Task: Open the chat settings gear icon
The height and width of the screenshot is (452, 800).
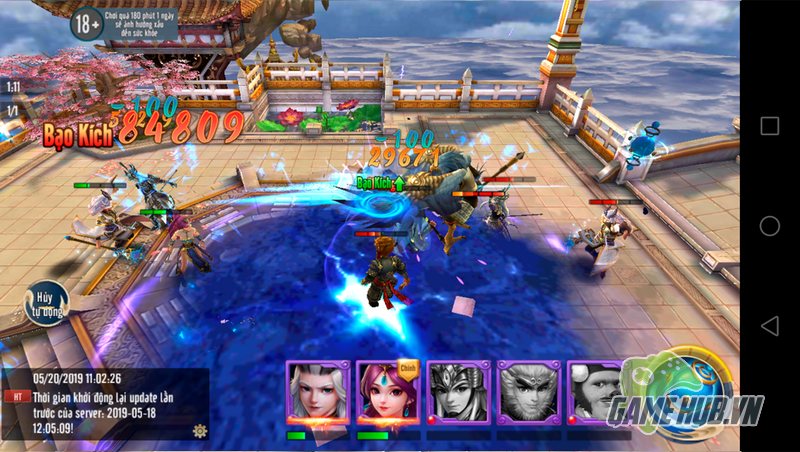Action: point(200,430)
